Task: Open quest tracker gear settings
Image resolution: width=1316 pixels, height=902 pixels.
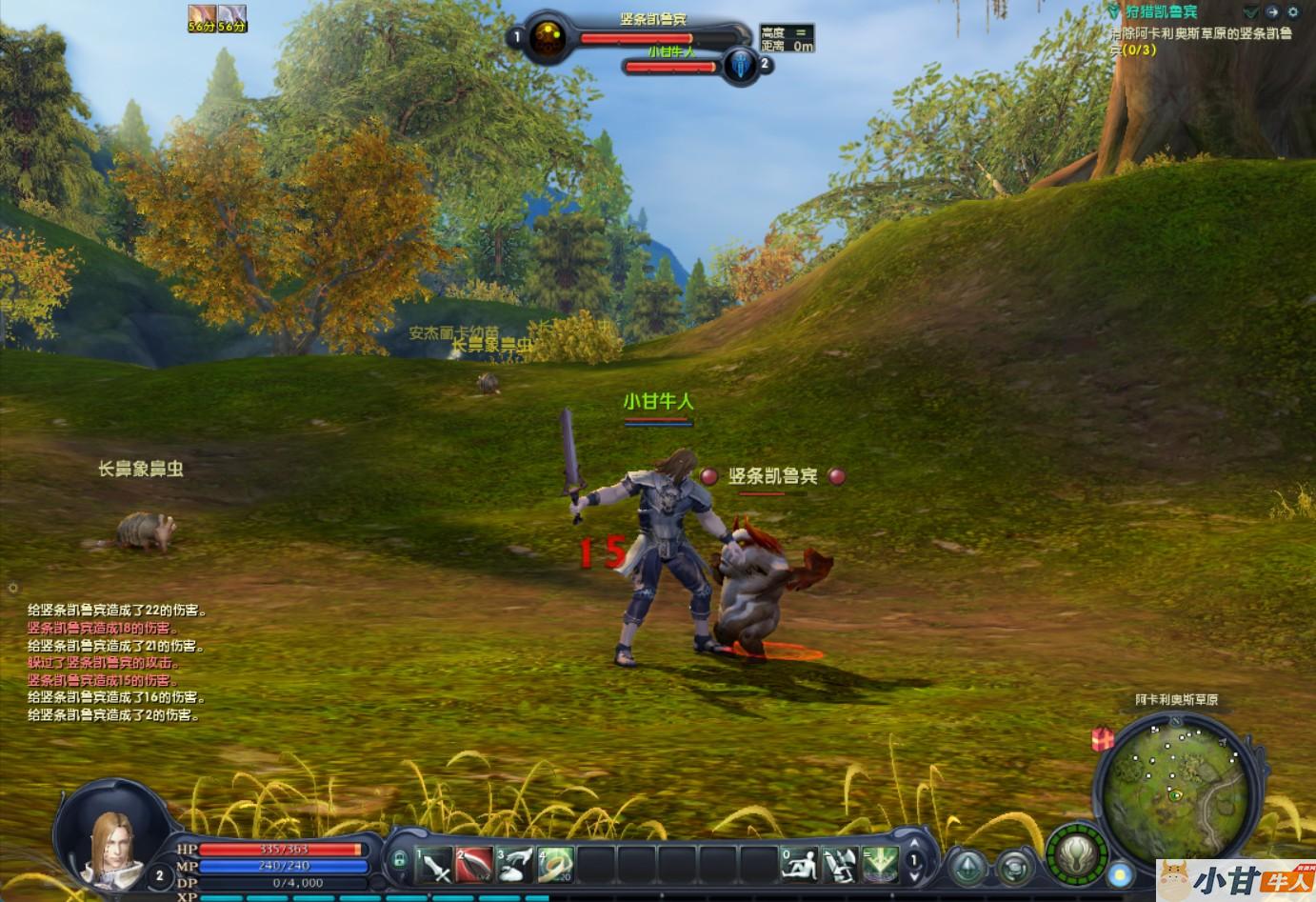Action: (x=1292, y=12)
